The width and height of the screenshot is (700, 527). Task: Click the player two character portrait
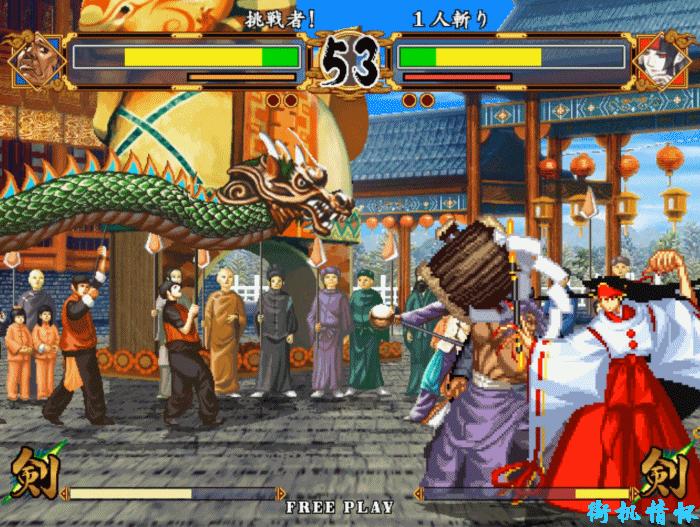[x=661, y=60]
